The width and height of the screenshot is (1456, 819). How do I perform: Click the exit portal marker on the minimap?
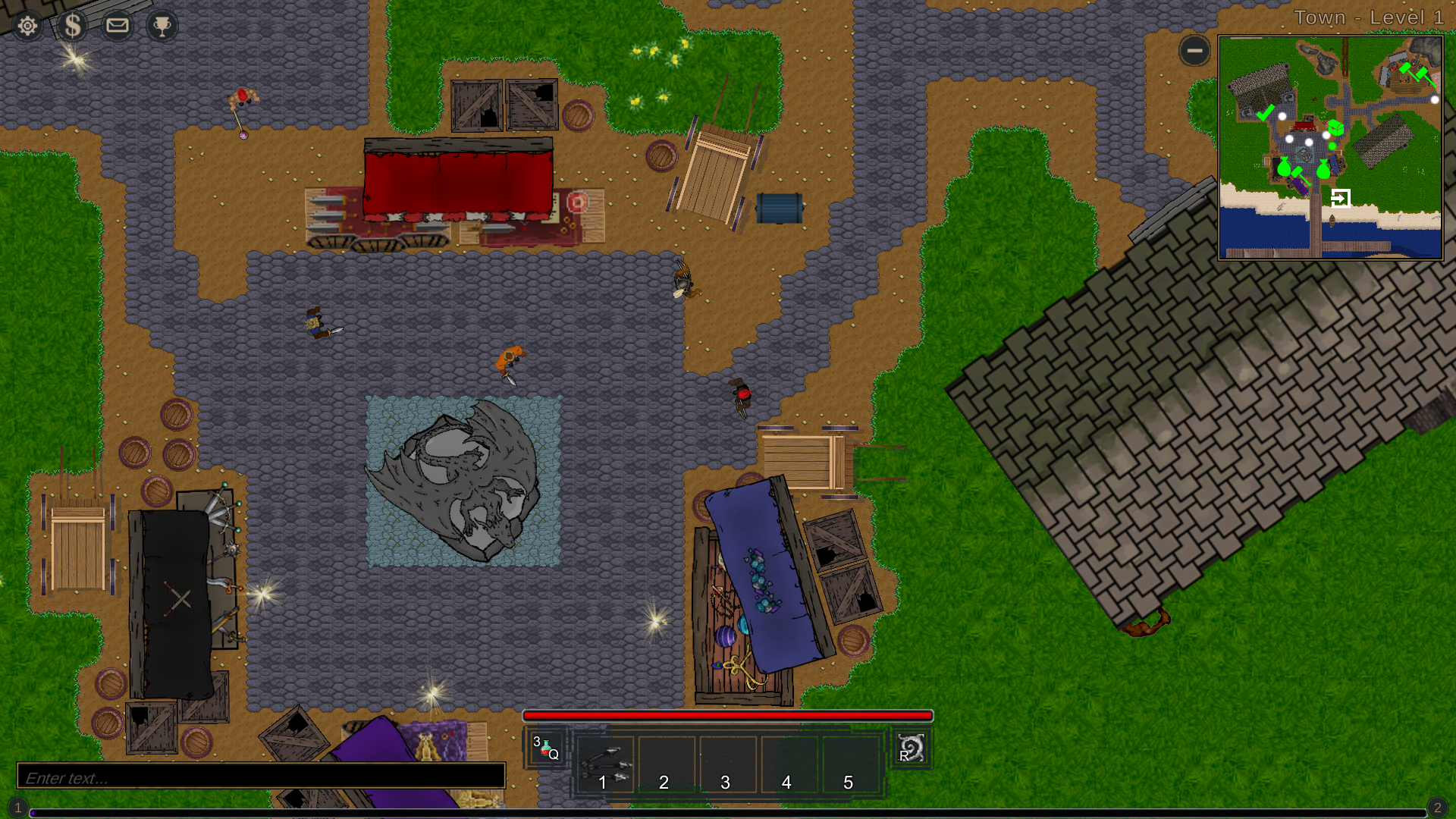point(1342,197)
